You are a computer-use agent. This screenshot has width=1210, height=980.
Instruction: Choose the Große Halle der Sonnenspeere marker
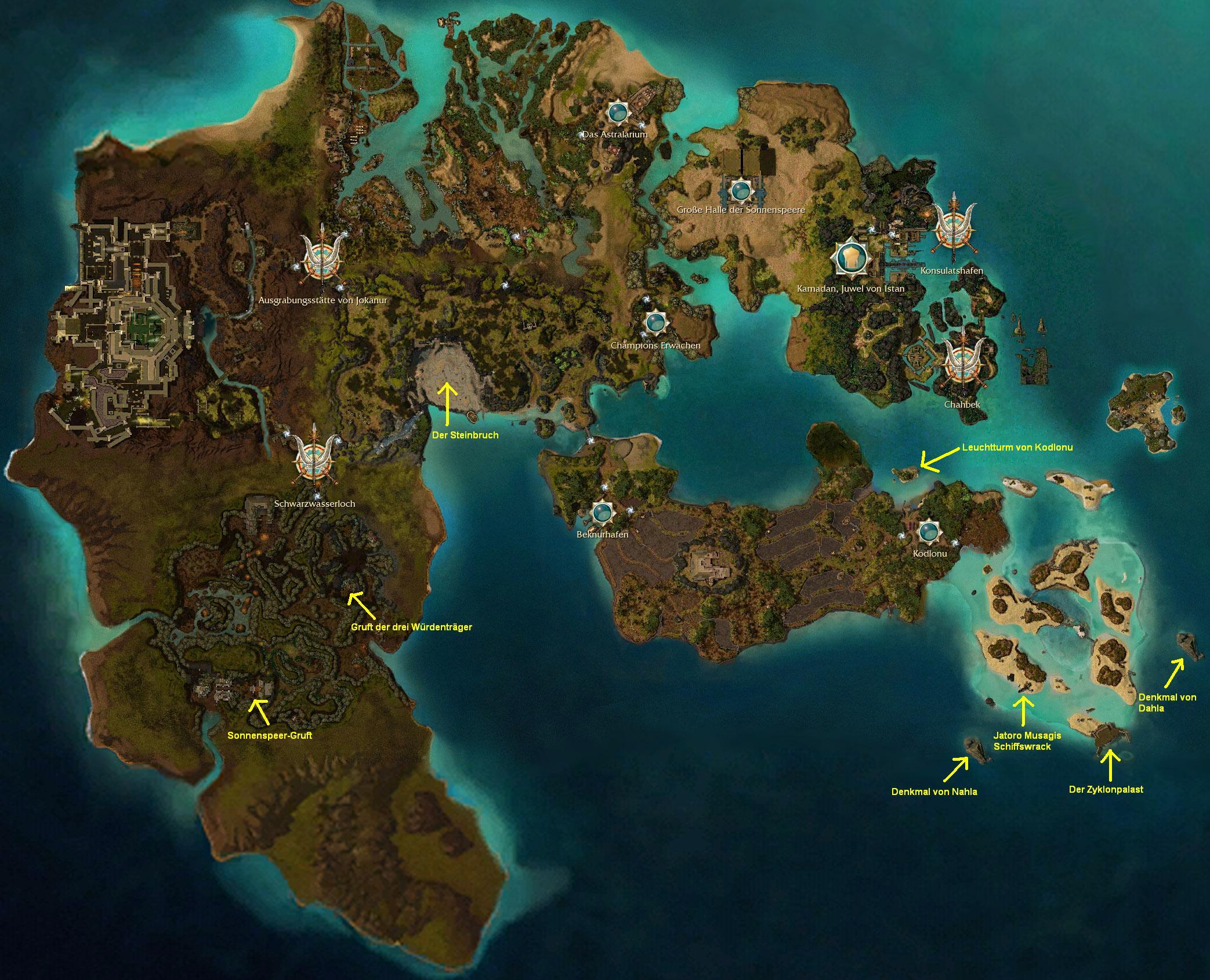pos(740,190)
